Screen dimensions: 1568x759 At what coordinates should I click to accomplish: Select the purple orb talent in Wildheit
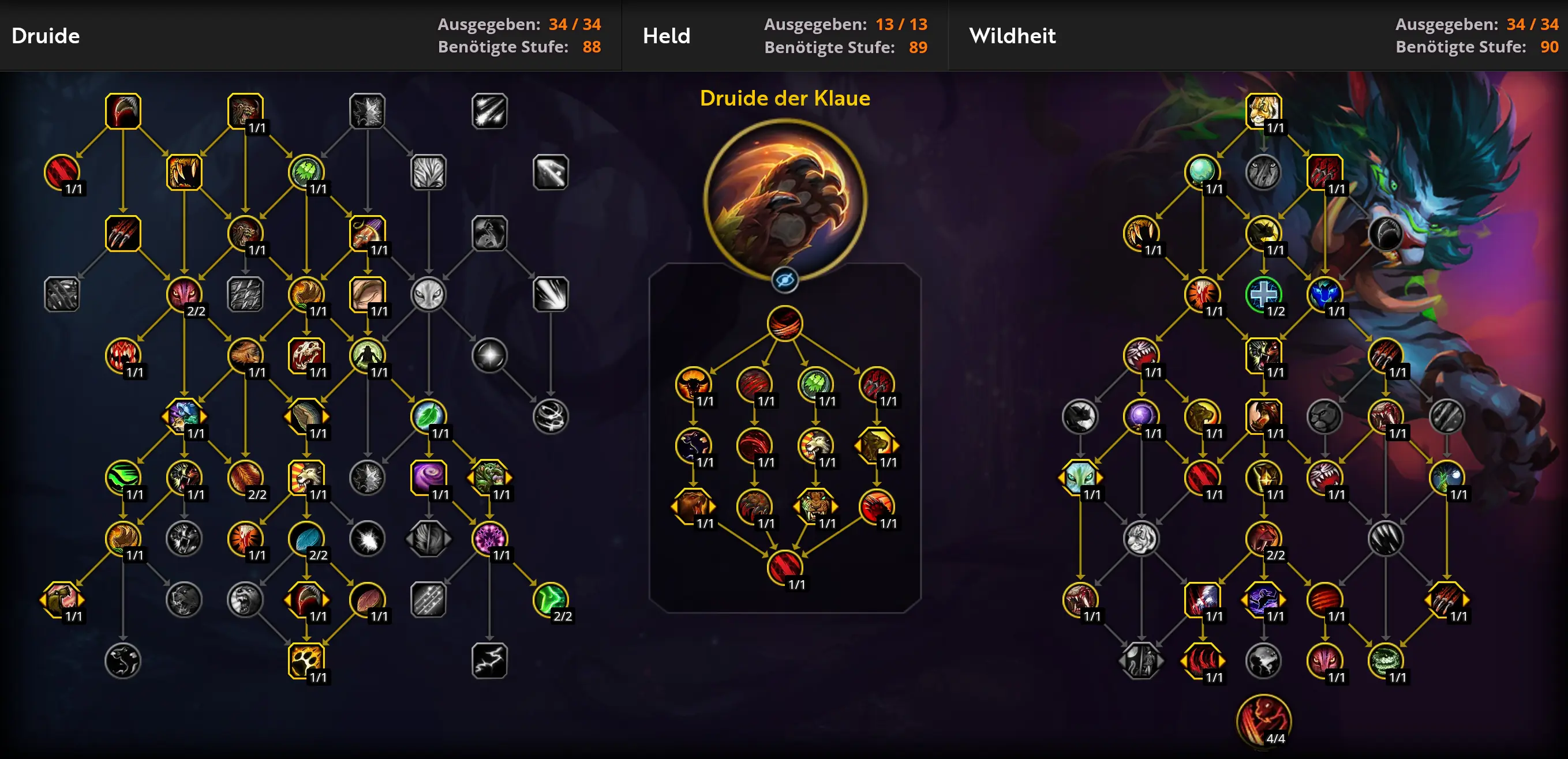(x=1141, y=416)
